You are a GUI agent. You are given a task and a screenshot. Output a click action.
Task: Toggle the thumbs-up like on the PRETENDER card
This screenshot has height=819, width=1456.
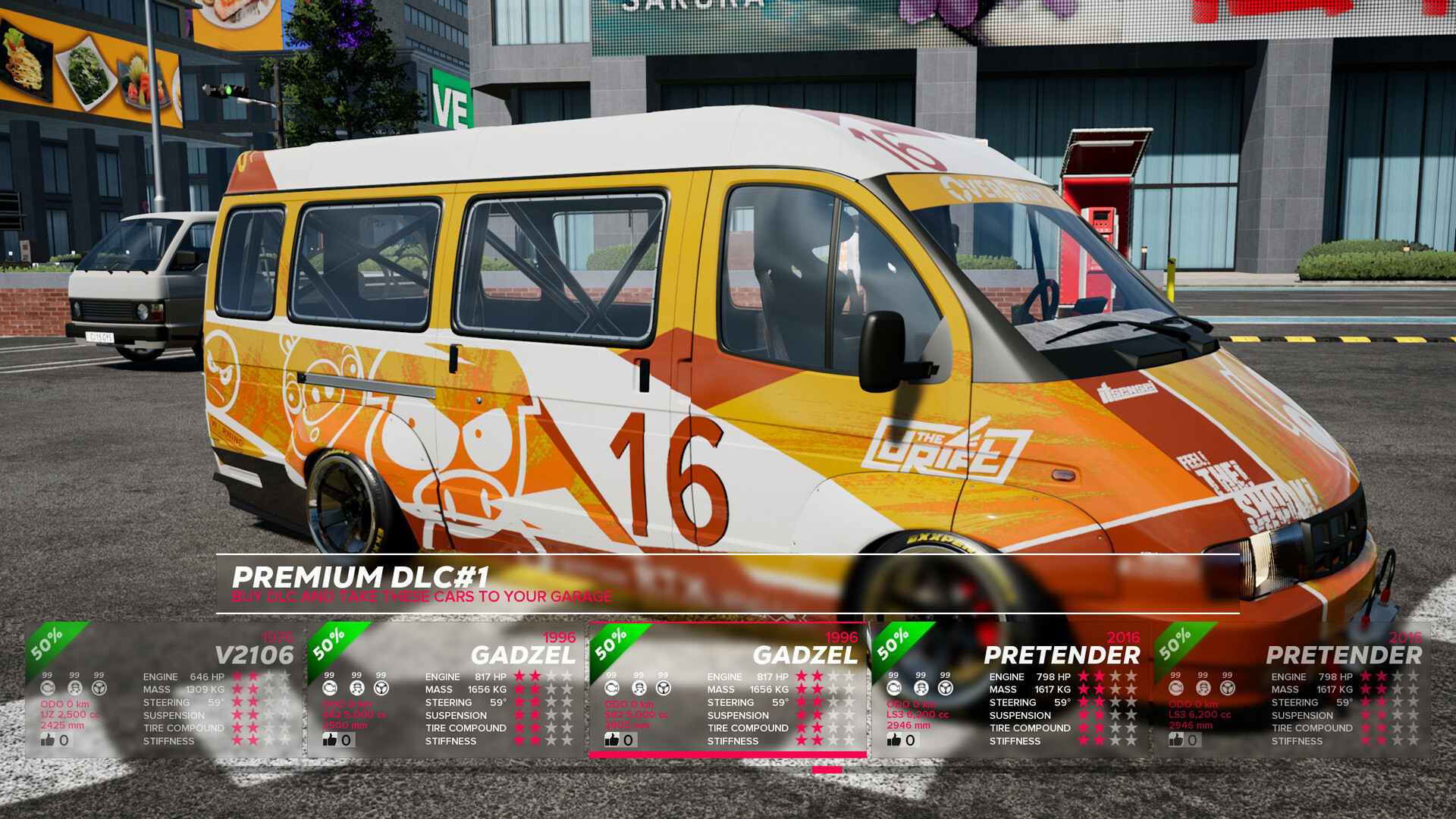pyautogui.click(x=893, y=739)
